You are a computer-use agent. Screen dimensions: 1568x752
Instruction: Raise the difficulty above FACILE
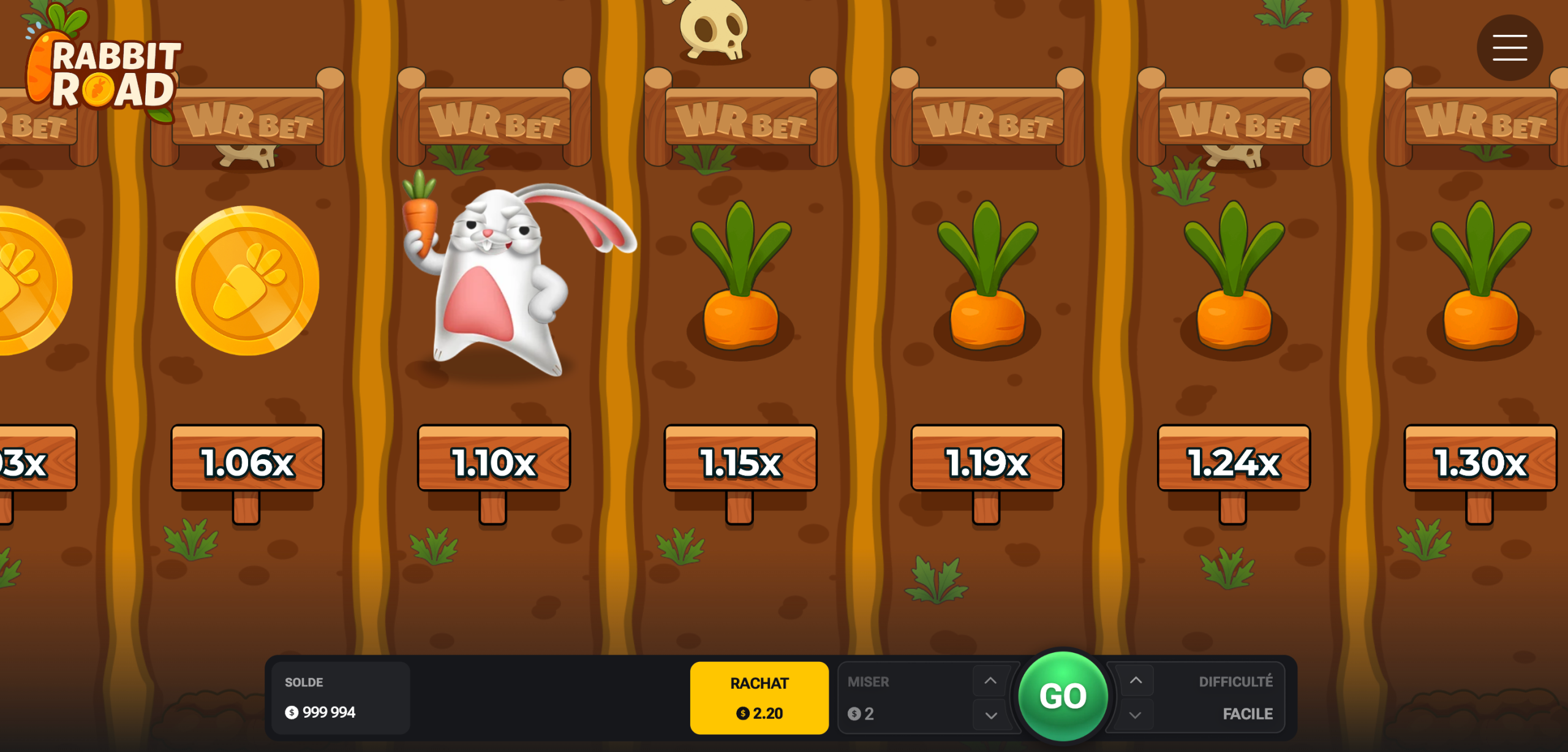(1136, 679)
